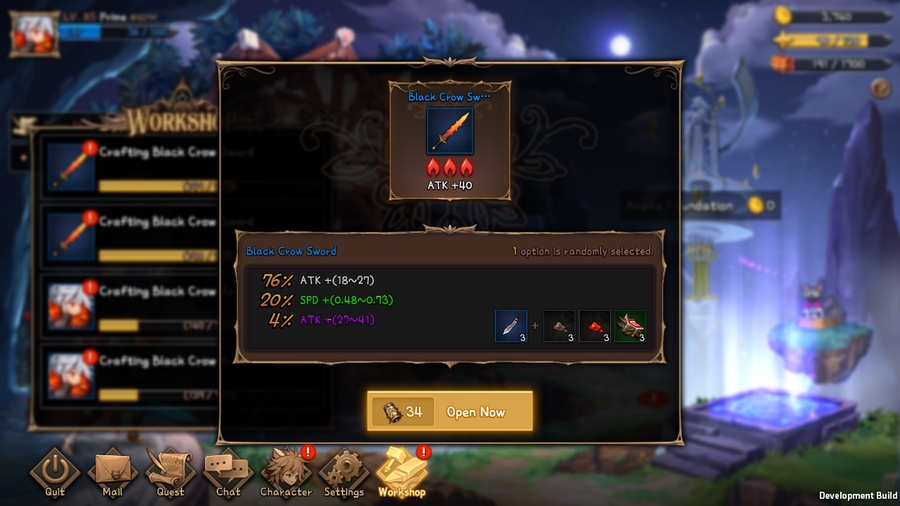Select the brown material ingredient slot

click(559, 327)
